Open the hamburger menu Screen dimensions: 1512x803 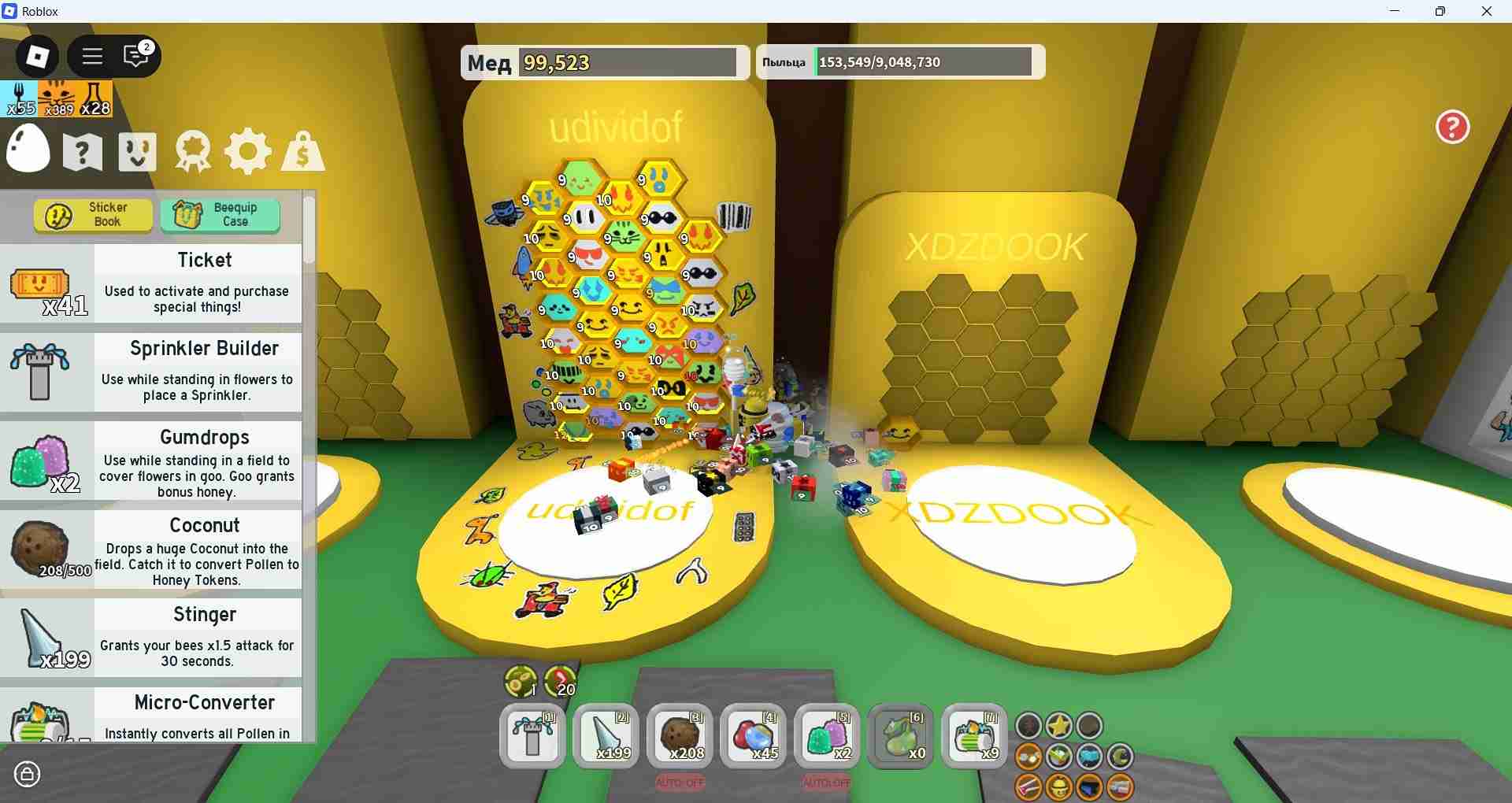click(91, 56)
